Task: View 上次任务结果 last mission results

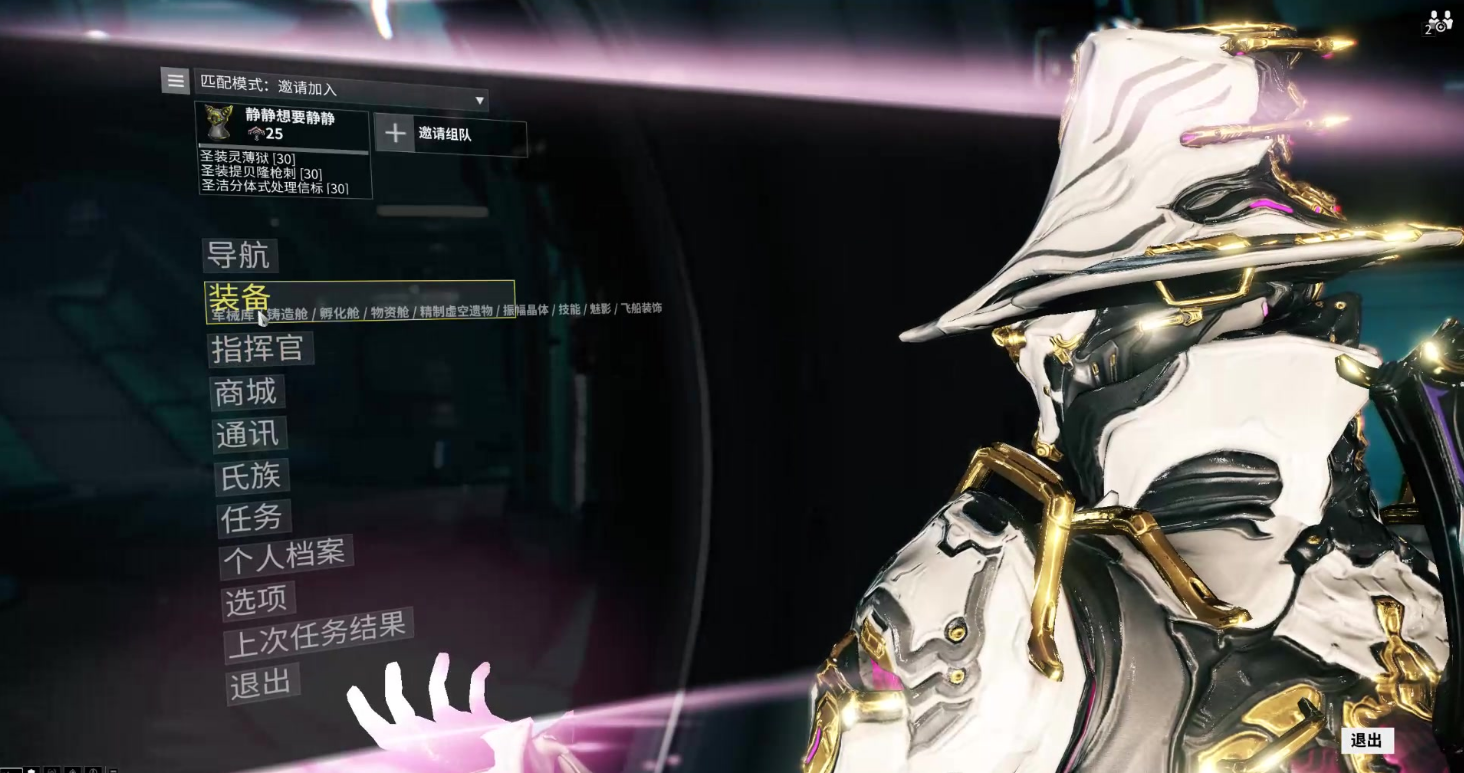Action: click(317, 636)
